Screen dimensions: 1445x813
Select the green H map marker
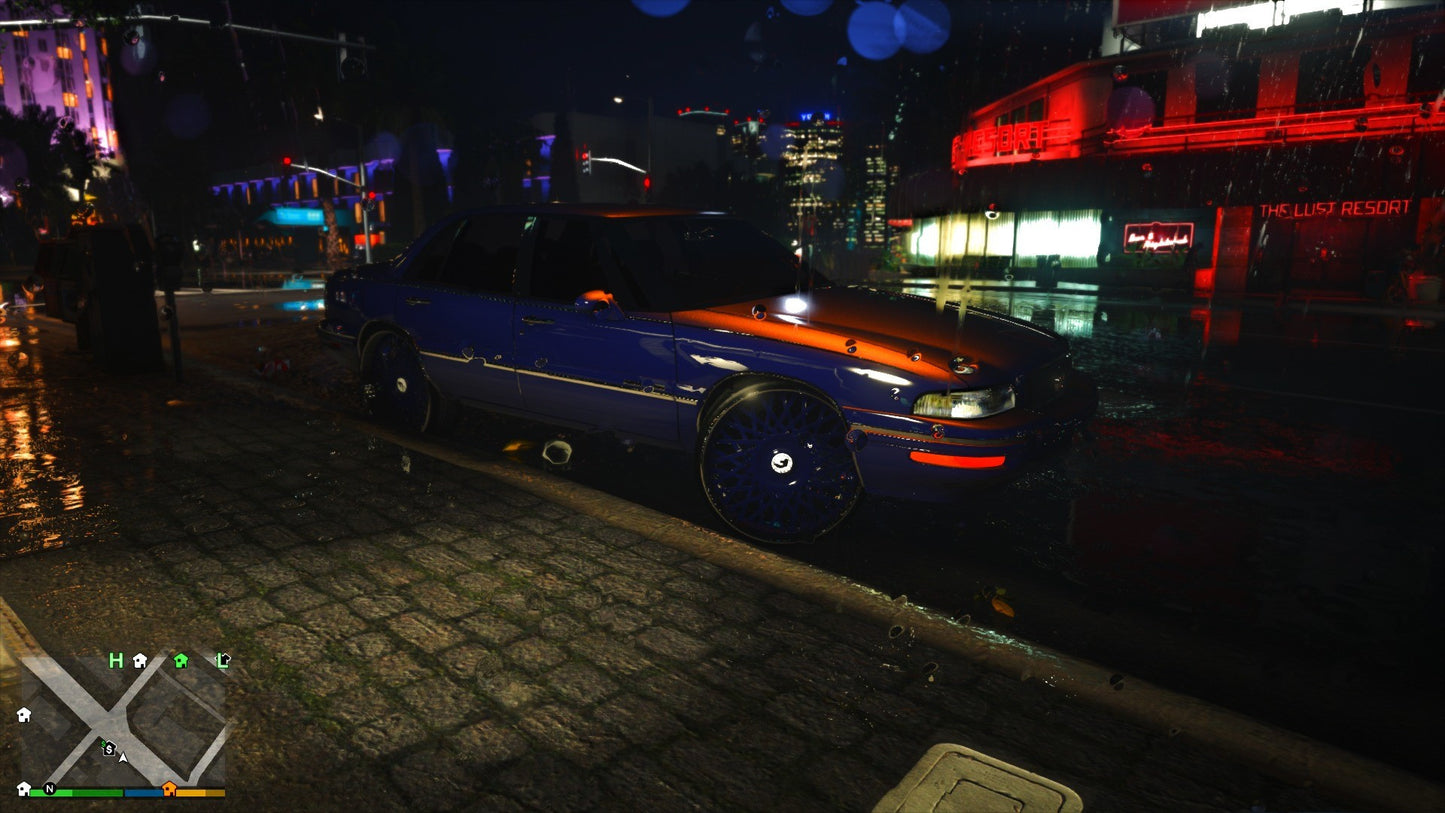(116, 660)
